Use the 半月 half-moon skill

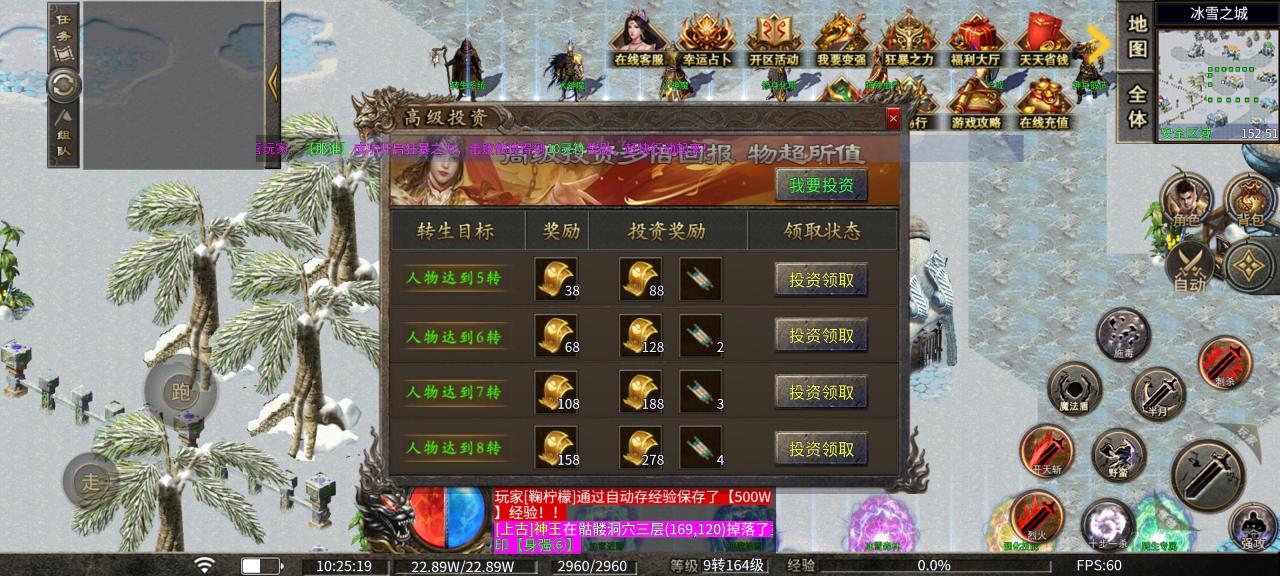pos(1157,392)
